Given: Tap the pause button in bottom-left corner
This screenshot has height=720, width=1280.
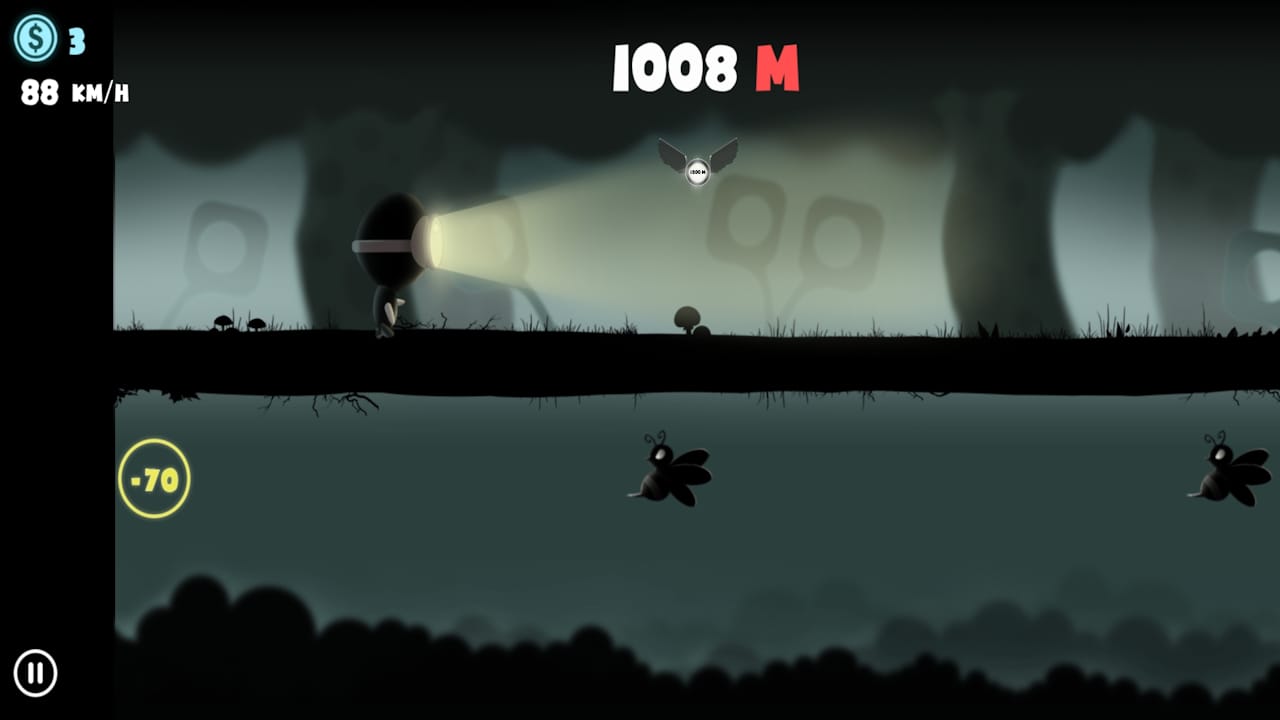Looking at the screenshot, I should (37, 673).
